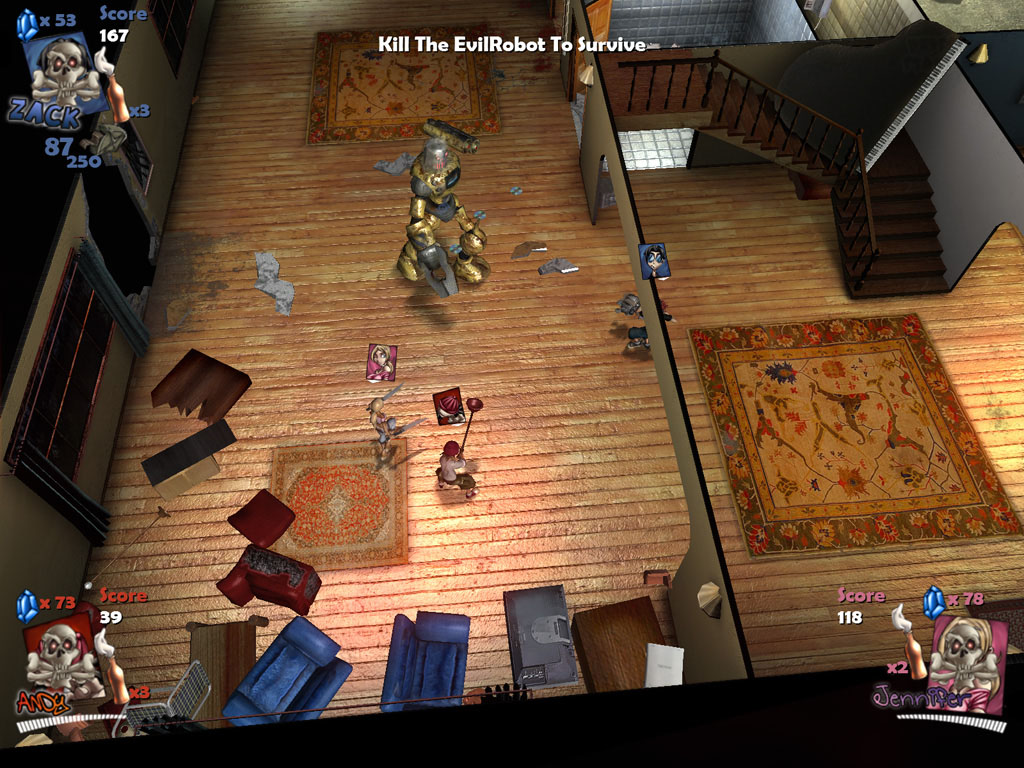Select the blue gem icon showing x73
The height and width of the screenshot is (768, 1024).
[28, 604]
